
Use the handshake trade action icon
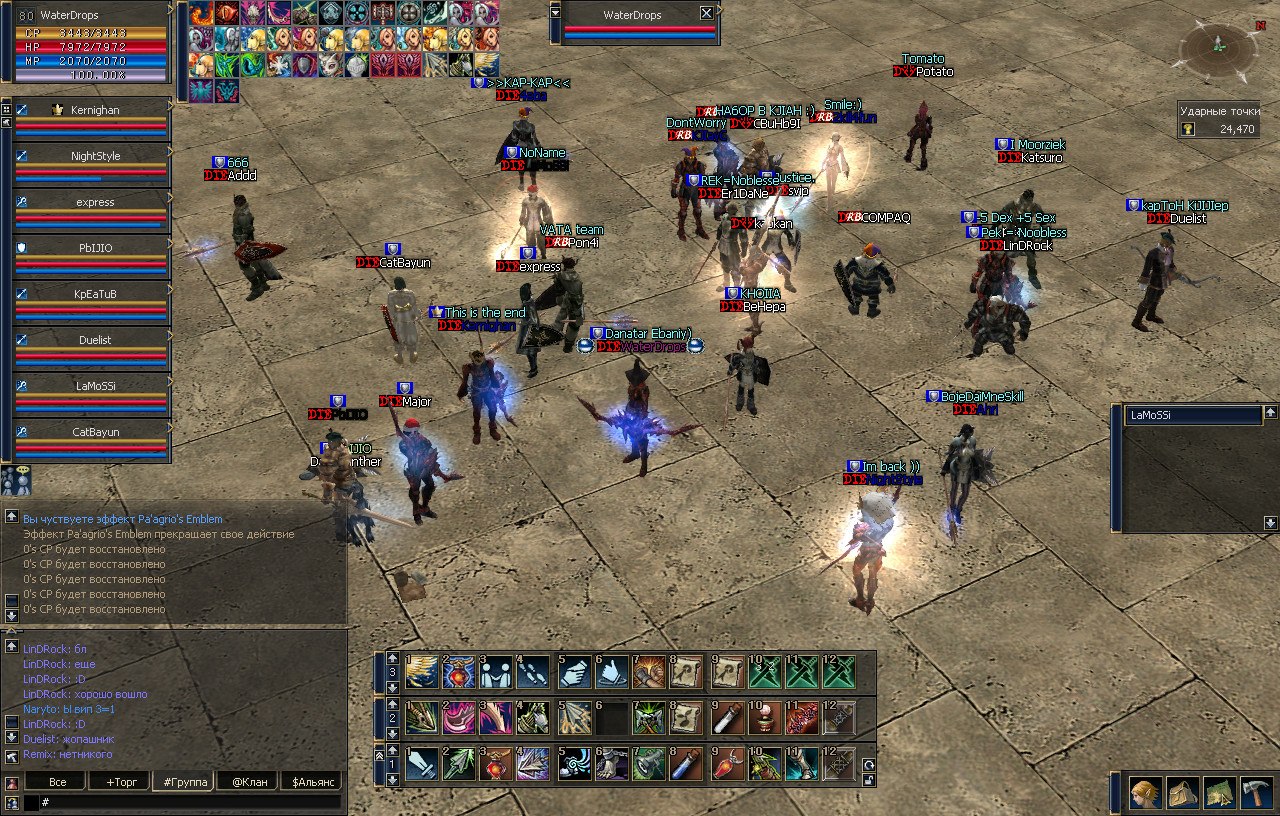(x=496, y=672)
